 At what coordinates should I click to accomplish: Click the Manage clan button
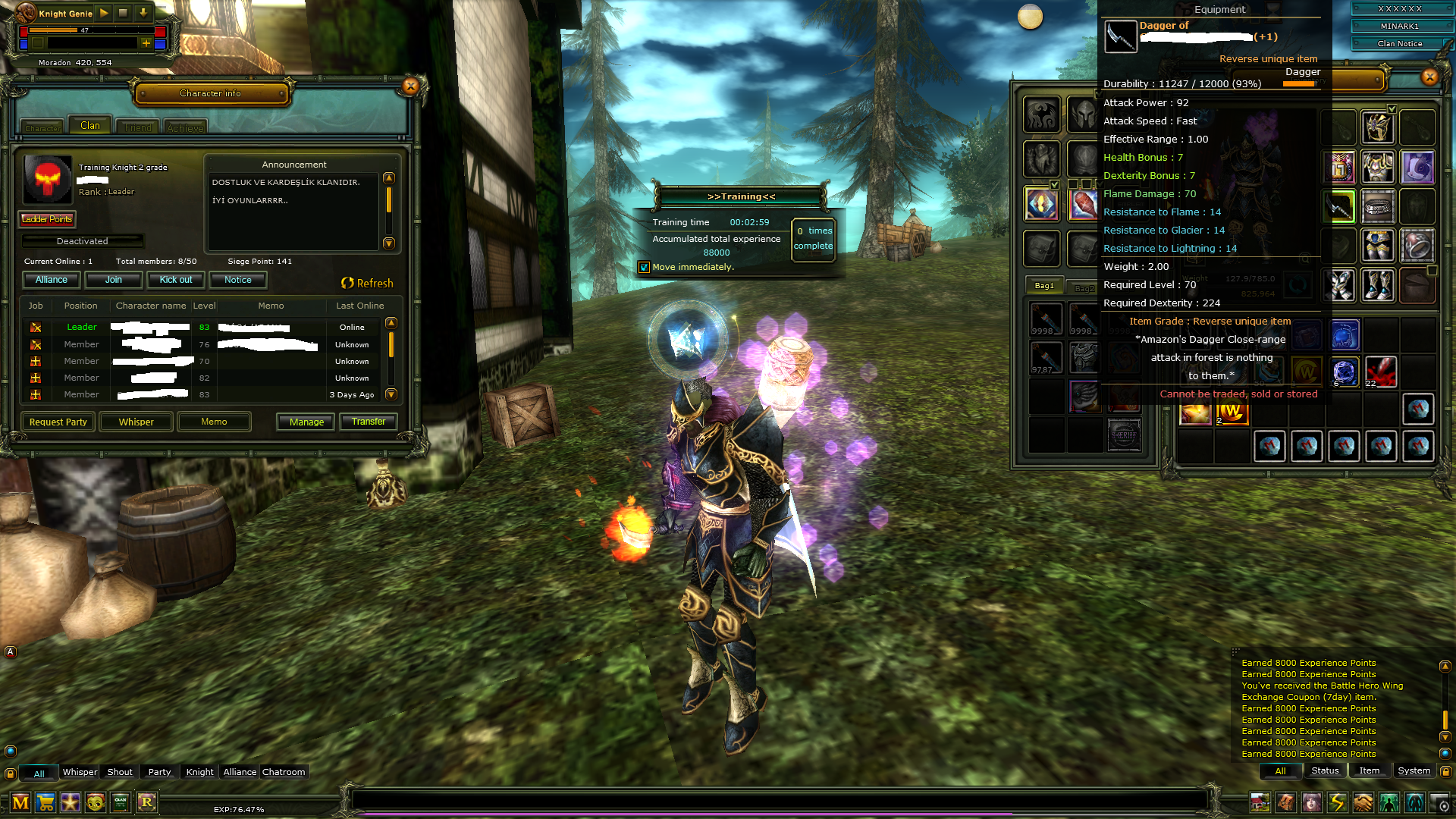pos(306,422)
